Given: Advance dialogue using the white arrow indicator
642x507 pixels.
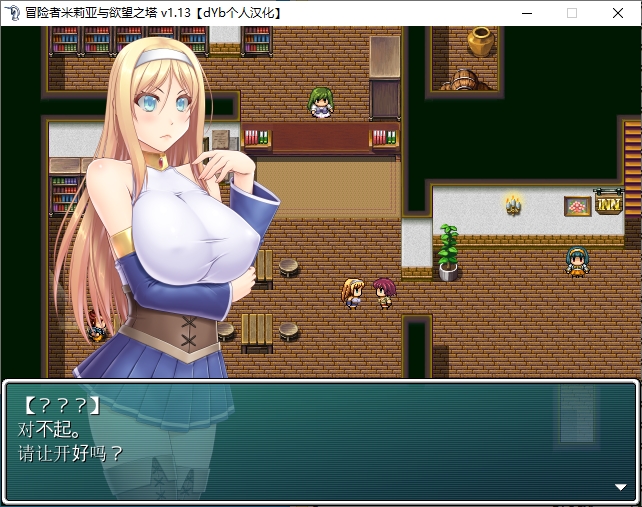Looking at the screenshot, I should click(x=620, y=487).
